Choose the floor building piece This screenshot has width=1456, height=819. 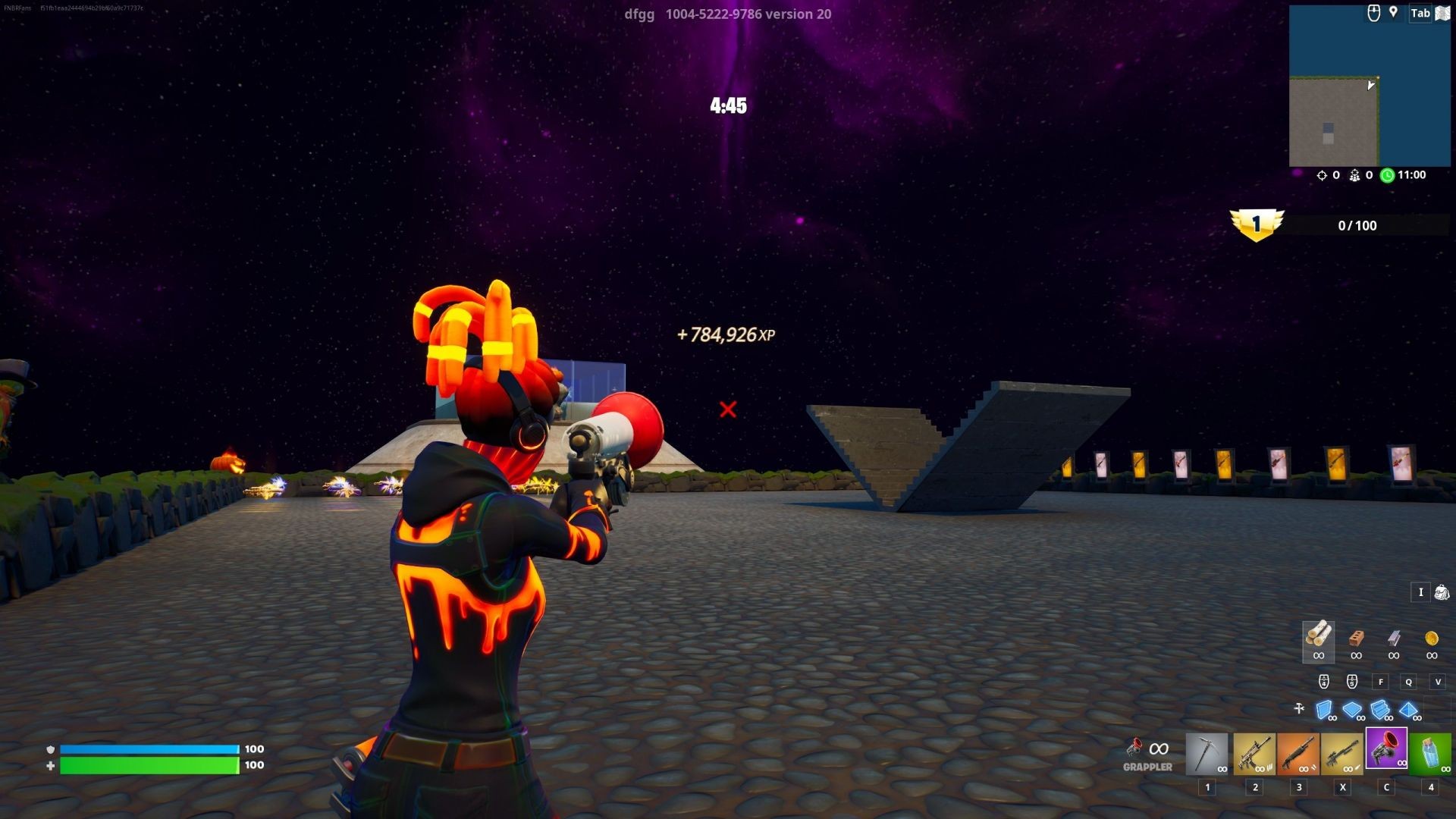pyautogui.click(x=1352, y=710)
